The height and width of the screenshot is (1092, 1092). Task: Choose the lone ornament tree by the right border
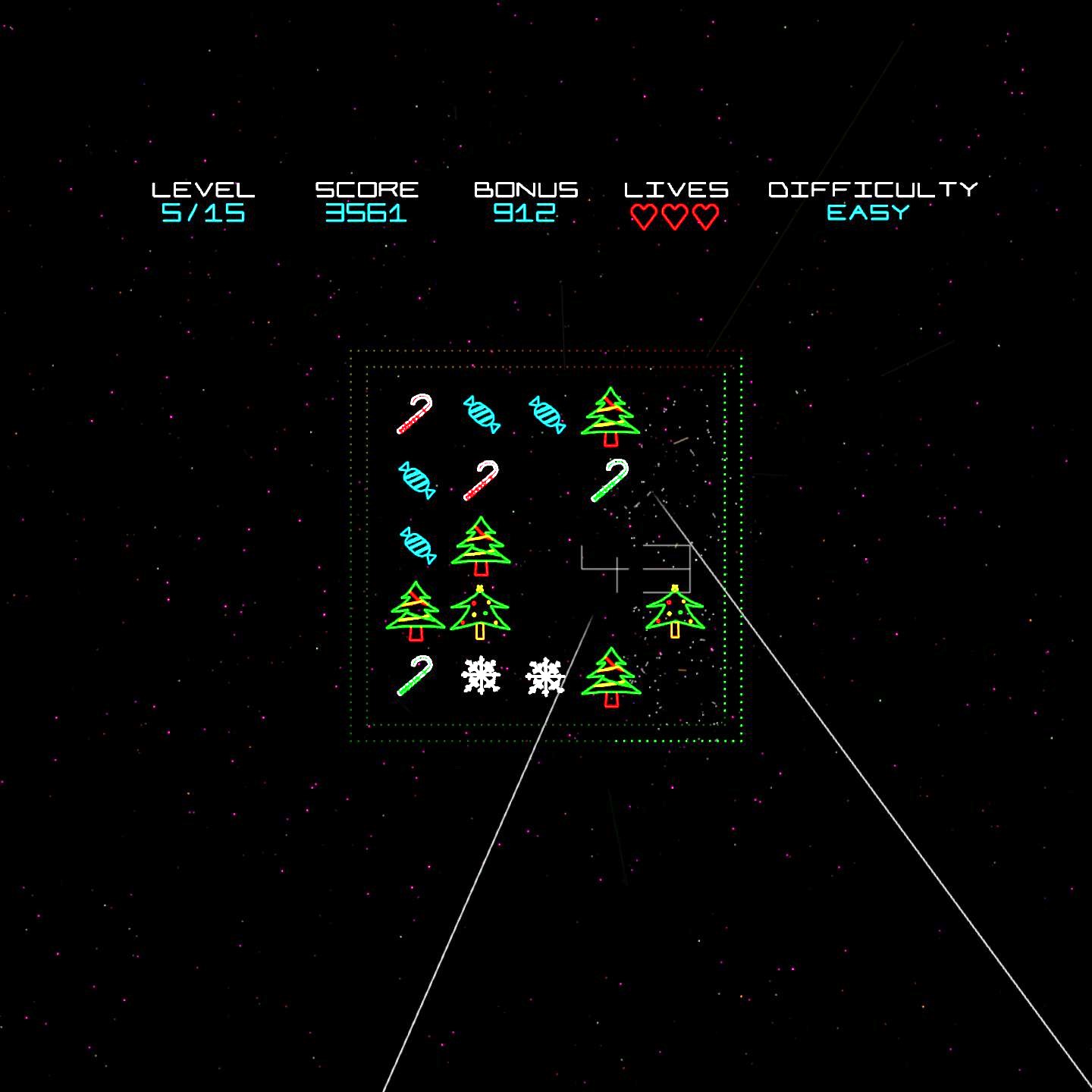(x=675, y=611)
